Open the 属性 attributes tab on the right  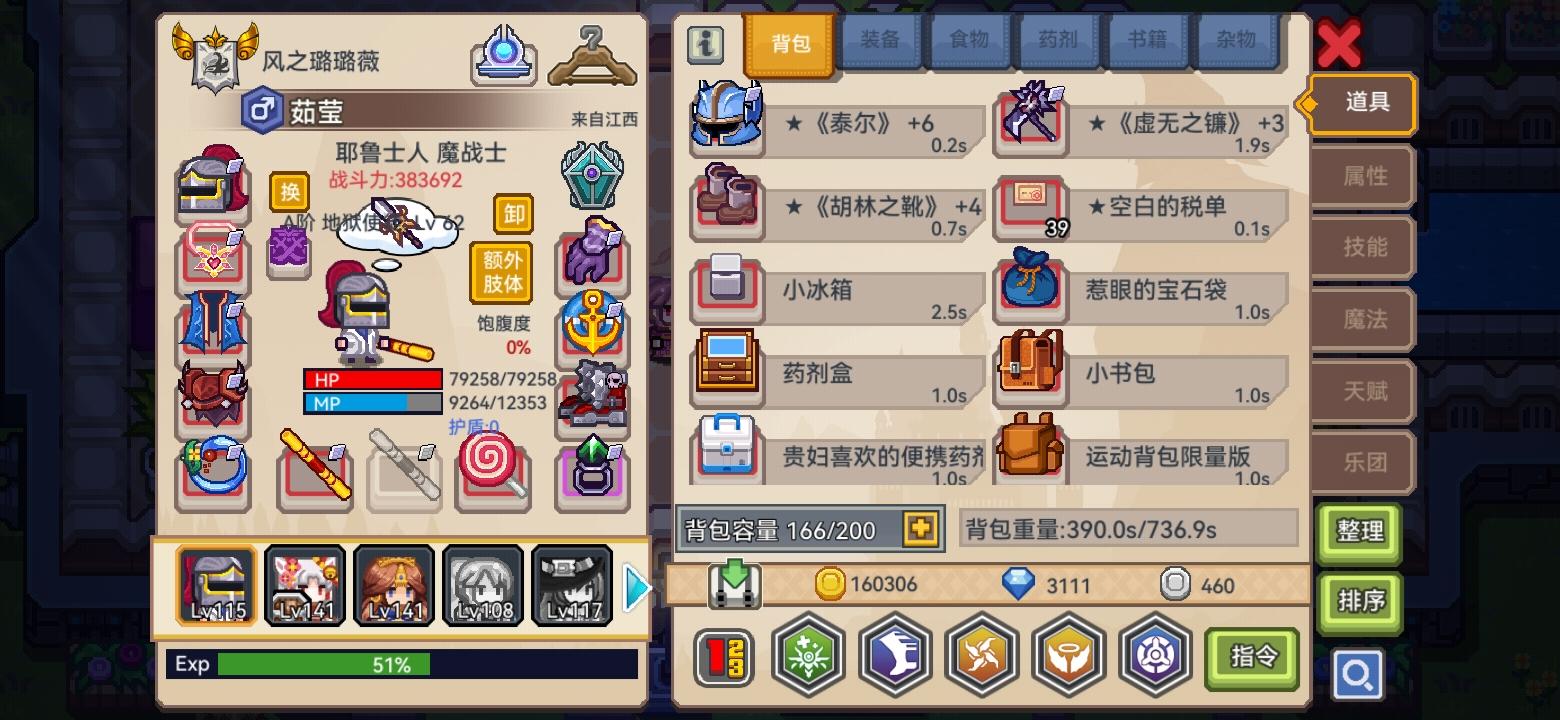tap(1362, 176)
